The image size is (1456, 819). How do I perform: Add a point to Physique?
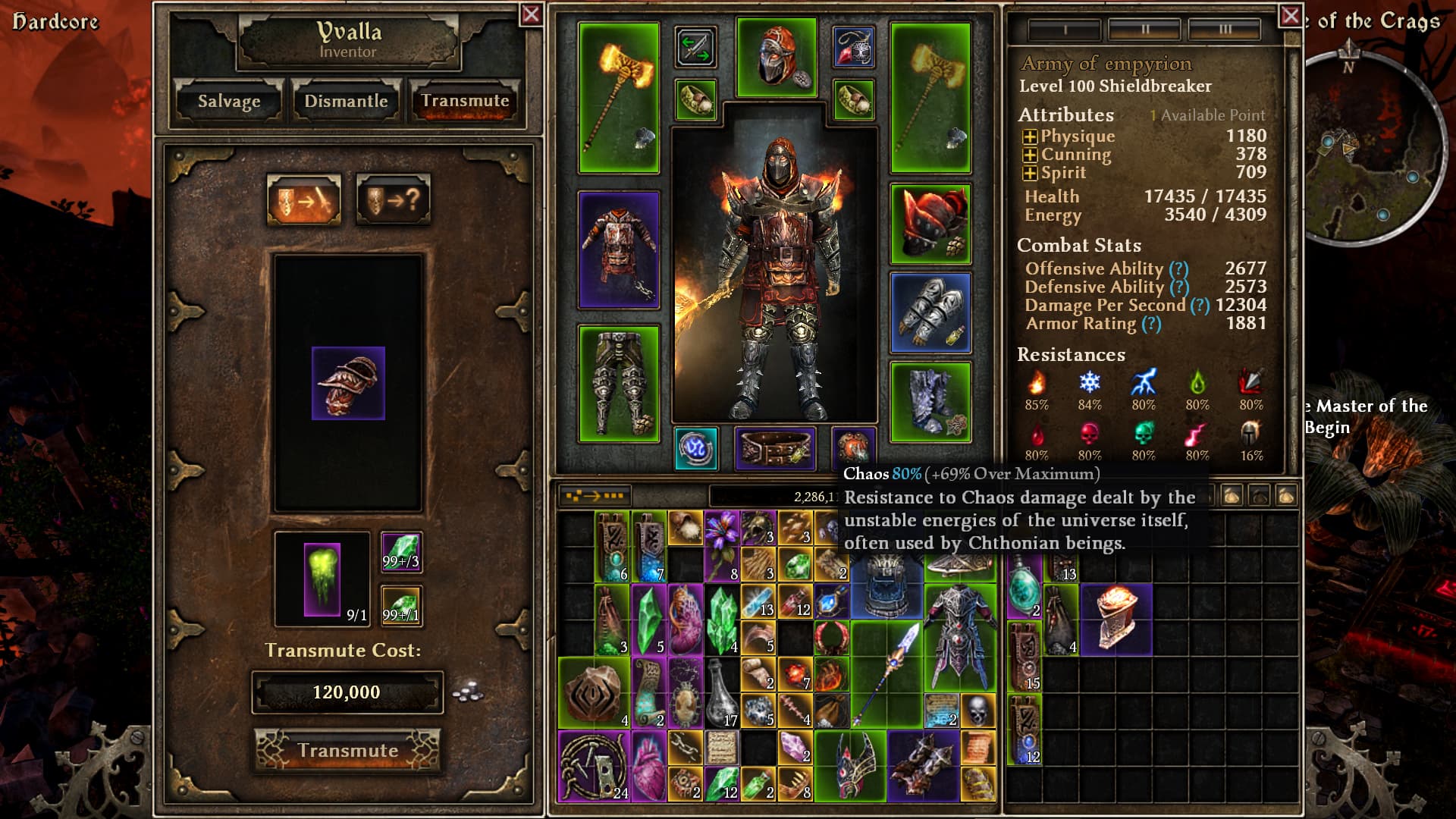[1030, 136]
